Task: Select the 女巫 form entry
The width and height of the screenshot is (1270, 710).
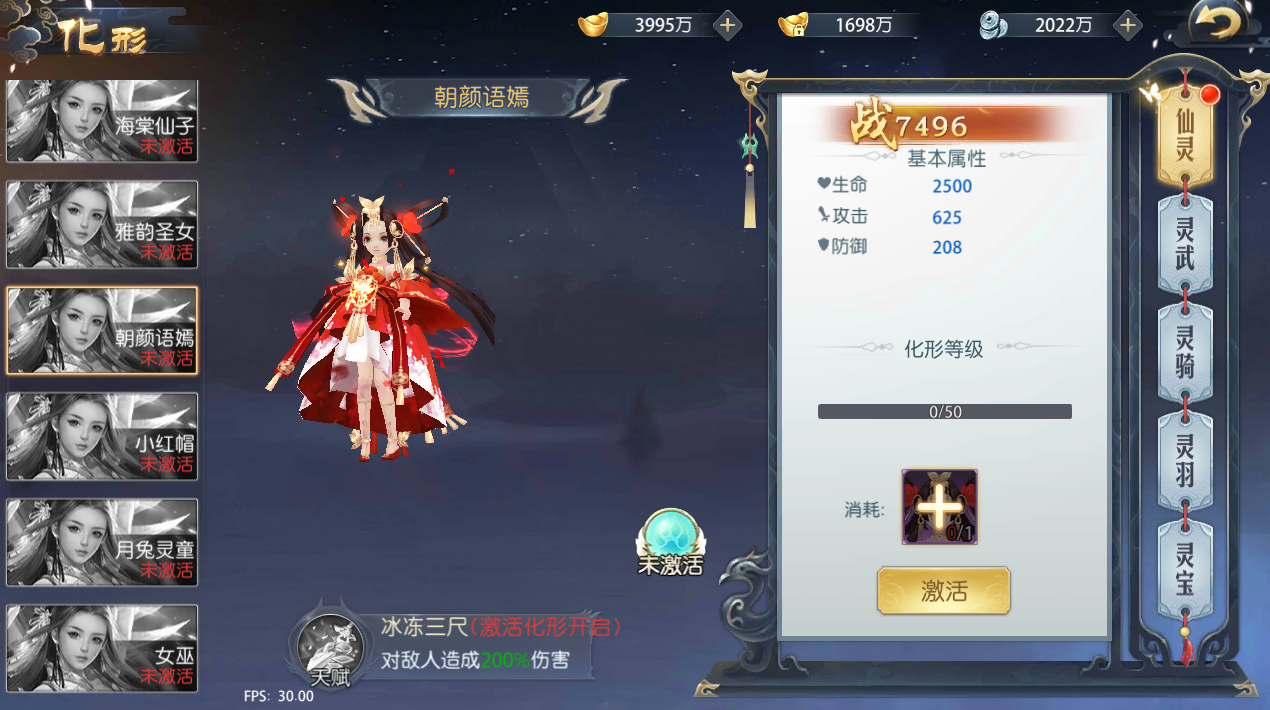Action: tap(102, 648)
